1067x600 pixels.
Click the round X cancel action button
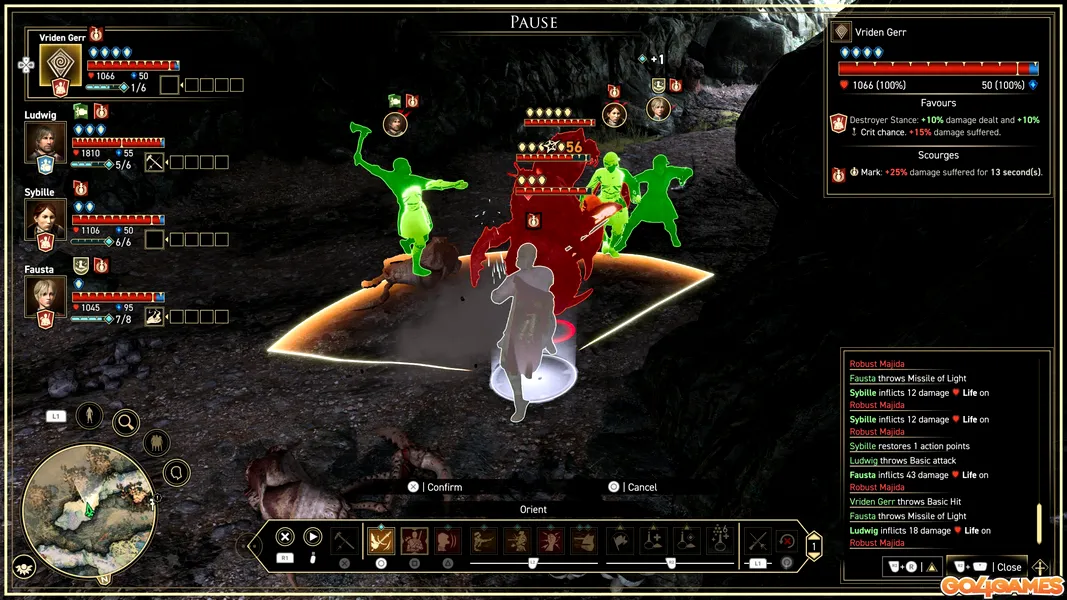click(284, 537)
